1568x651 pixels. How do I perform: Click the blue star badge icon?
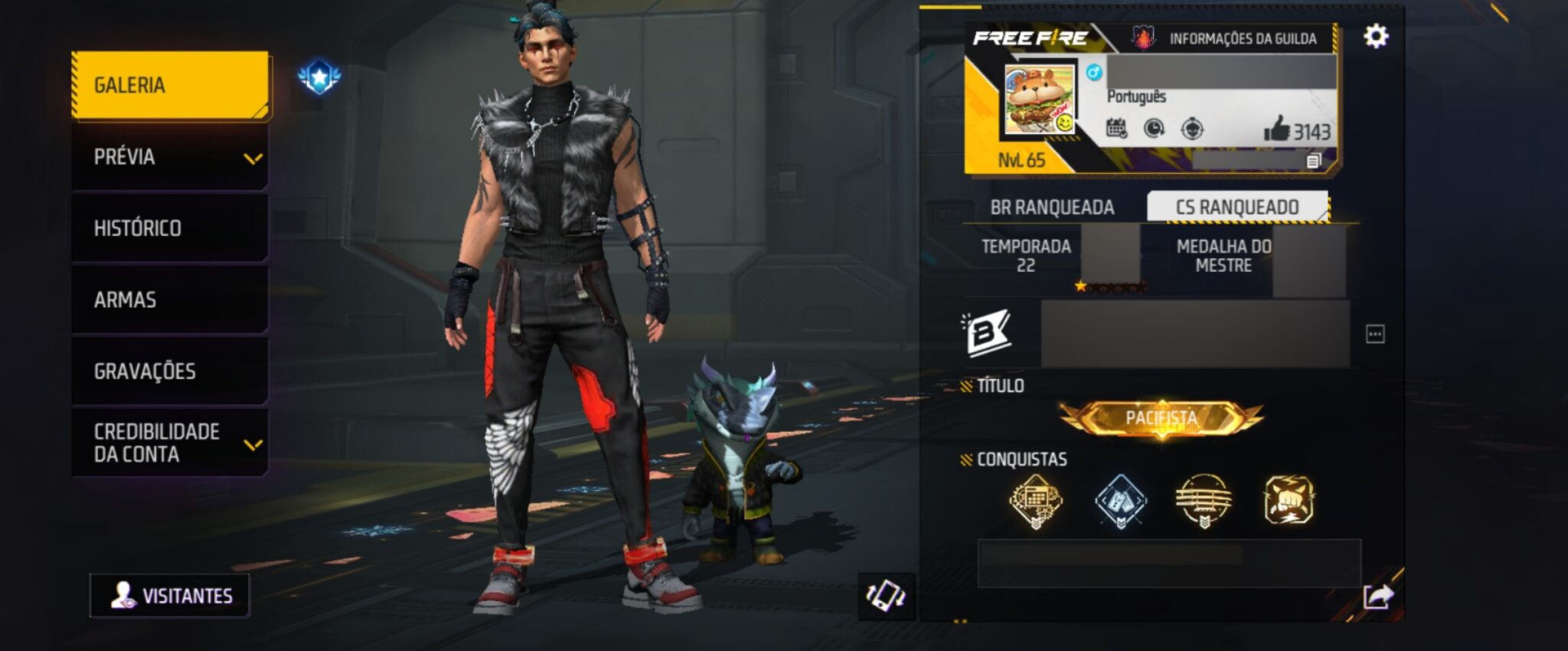319,77
